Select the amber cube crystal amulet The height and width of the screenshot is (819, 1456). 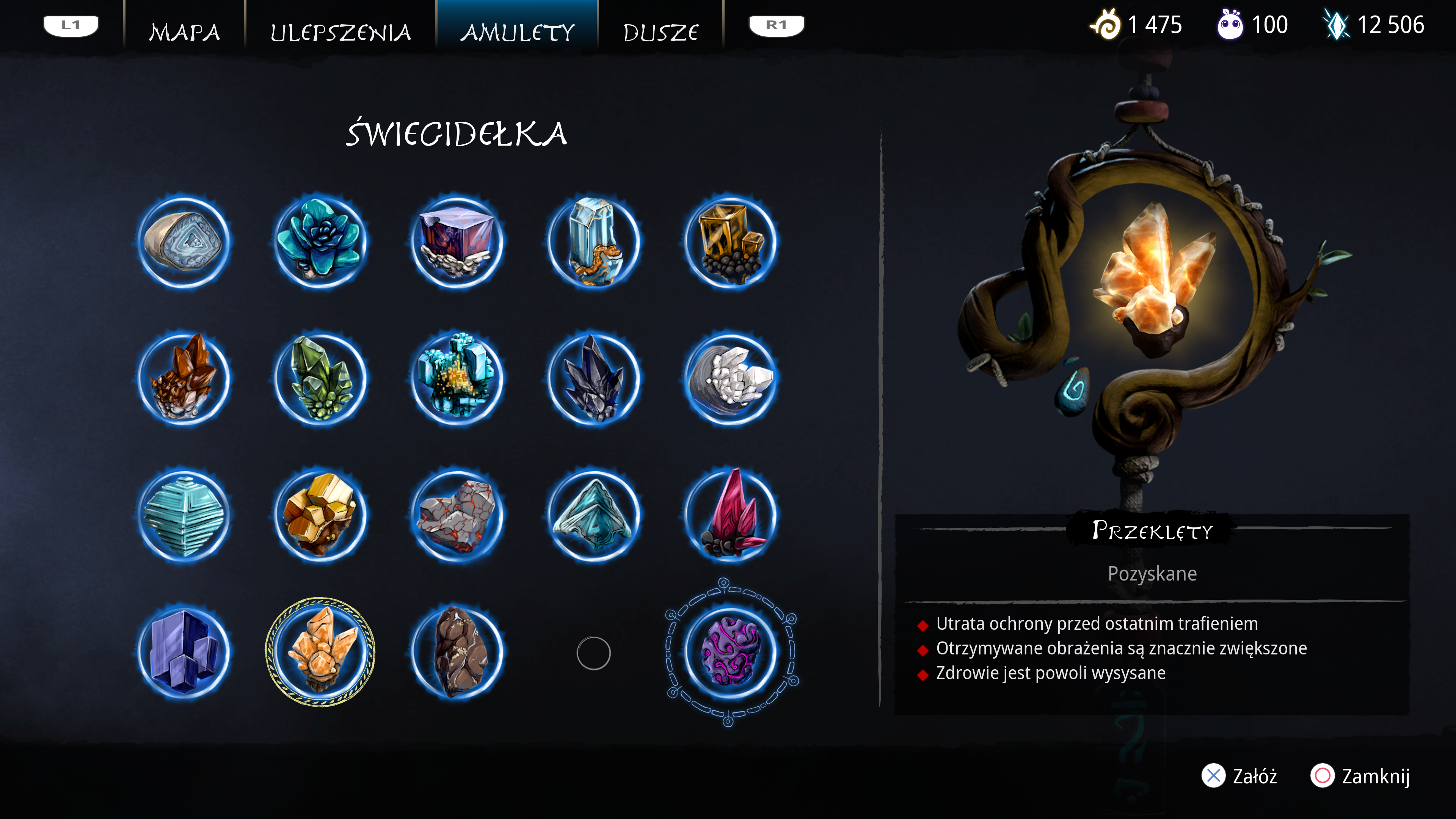coord(730,242)
